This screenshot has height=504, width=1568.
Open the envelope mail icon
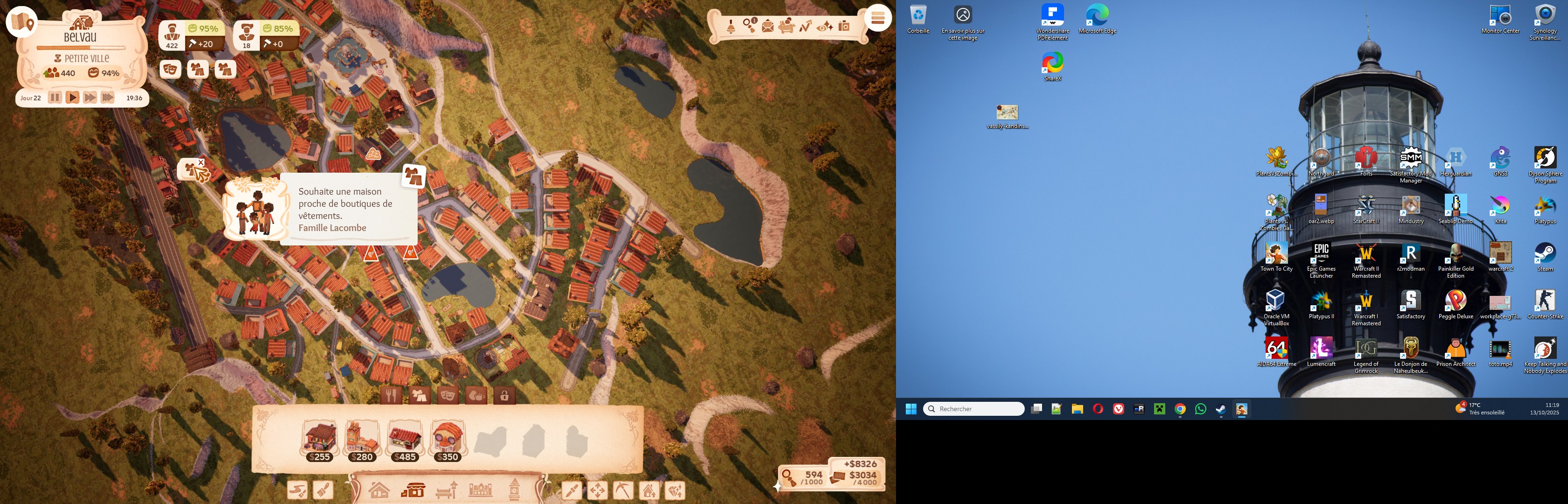(x=768, y=27)
